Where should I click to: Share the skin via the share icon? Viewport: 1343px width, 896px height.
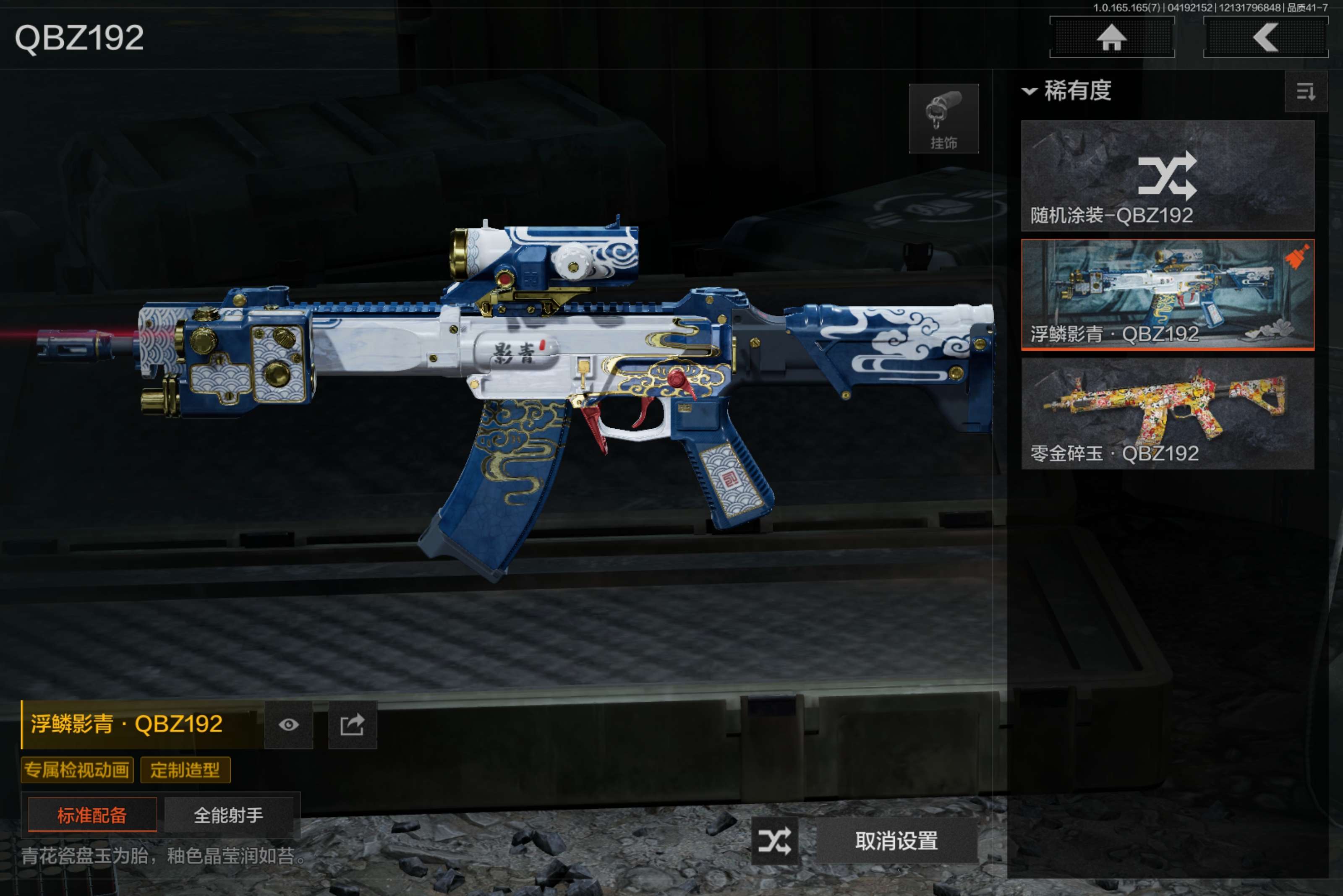352,724
